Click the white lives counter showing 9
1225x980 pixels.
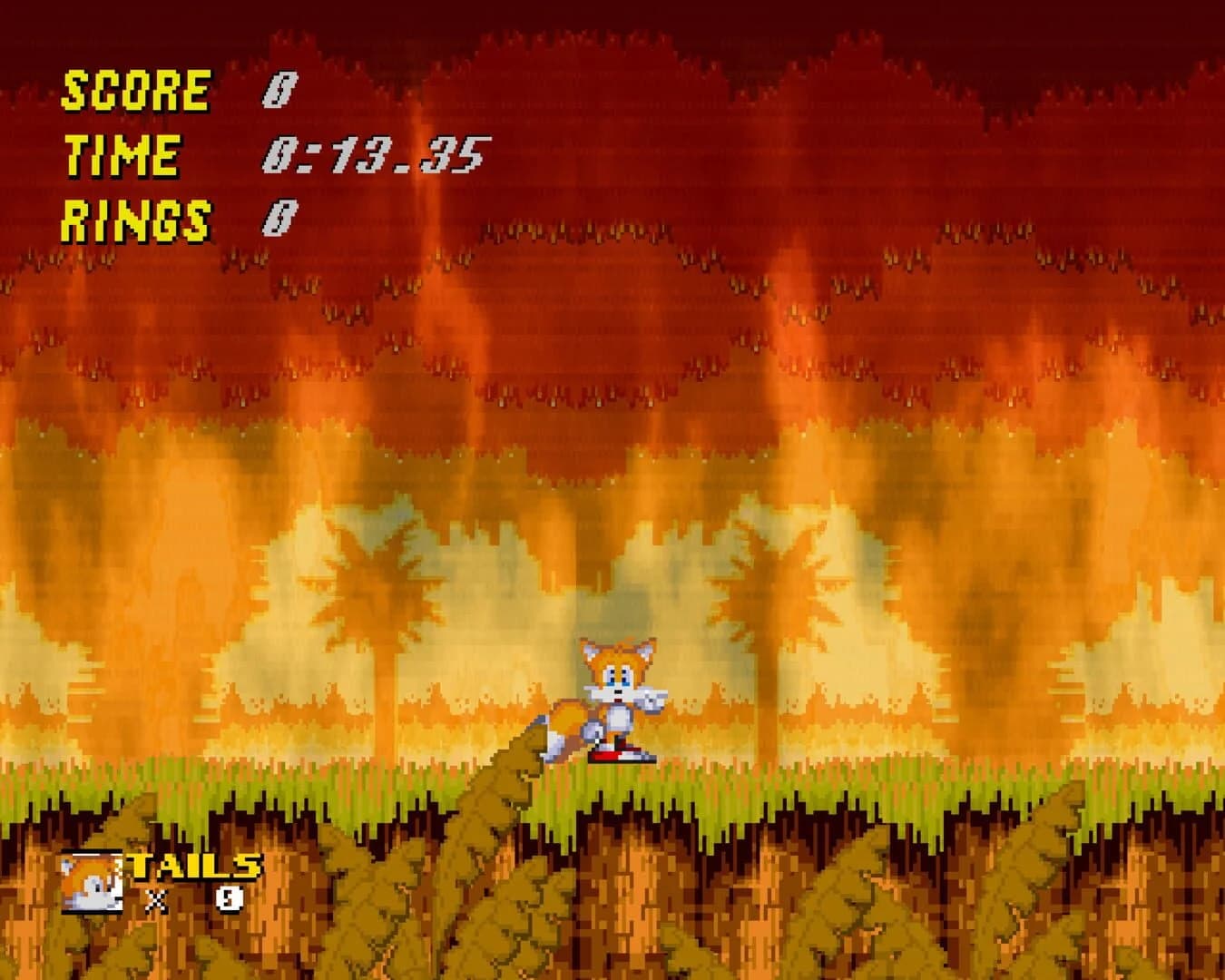pyautogui.click(x=227, y=900)
